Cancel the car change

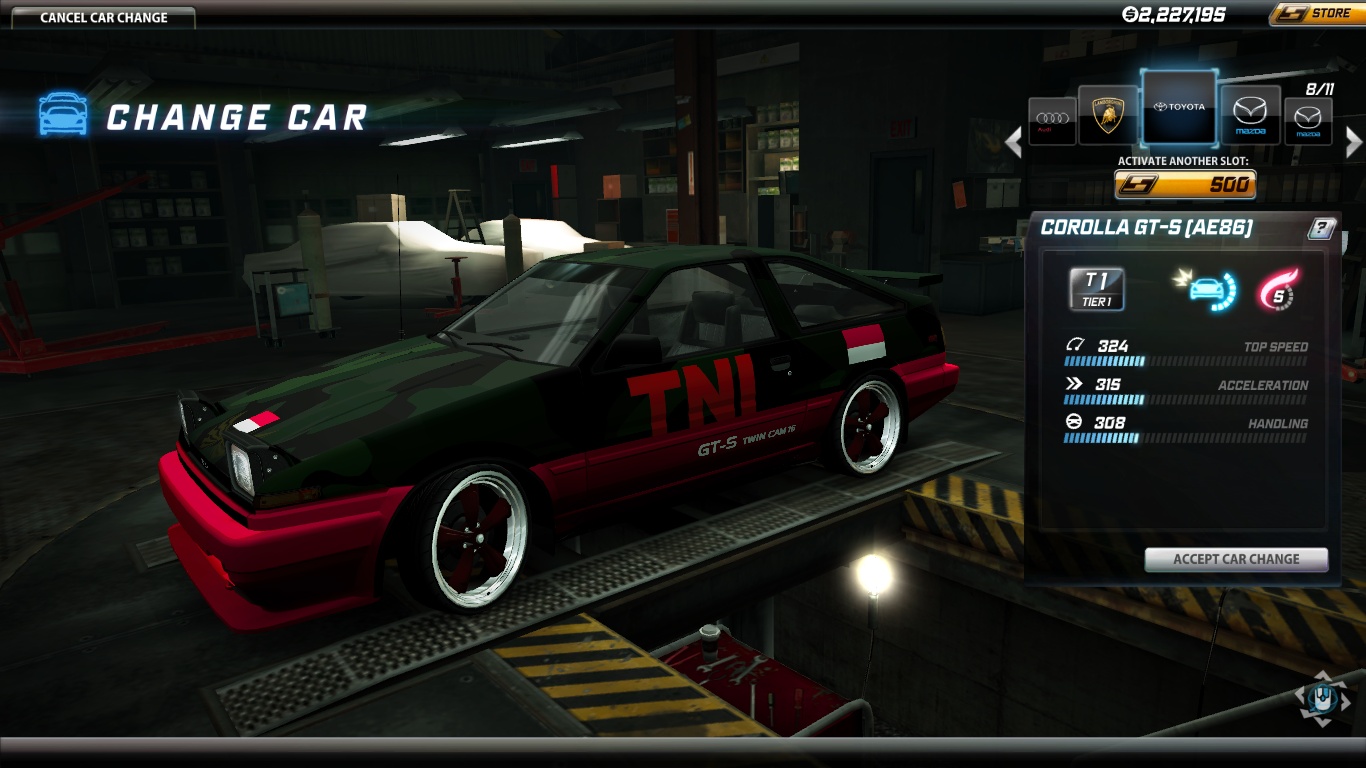point(104,17)
